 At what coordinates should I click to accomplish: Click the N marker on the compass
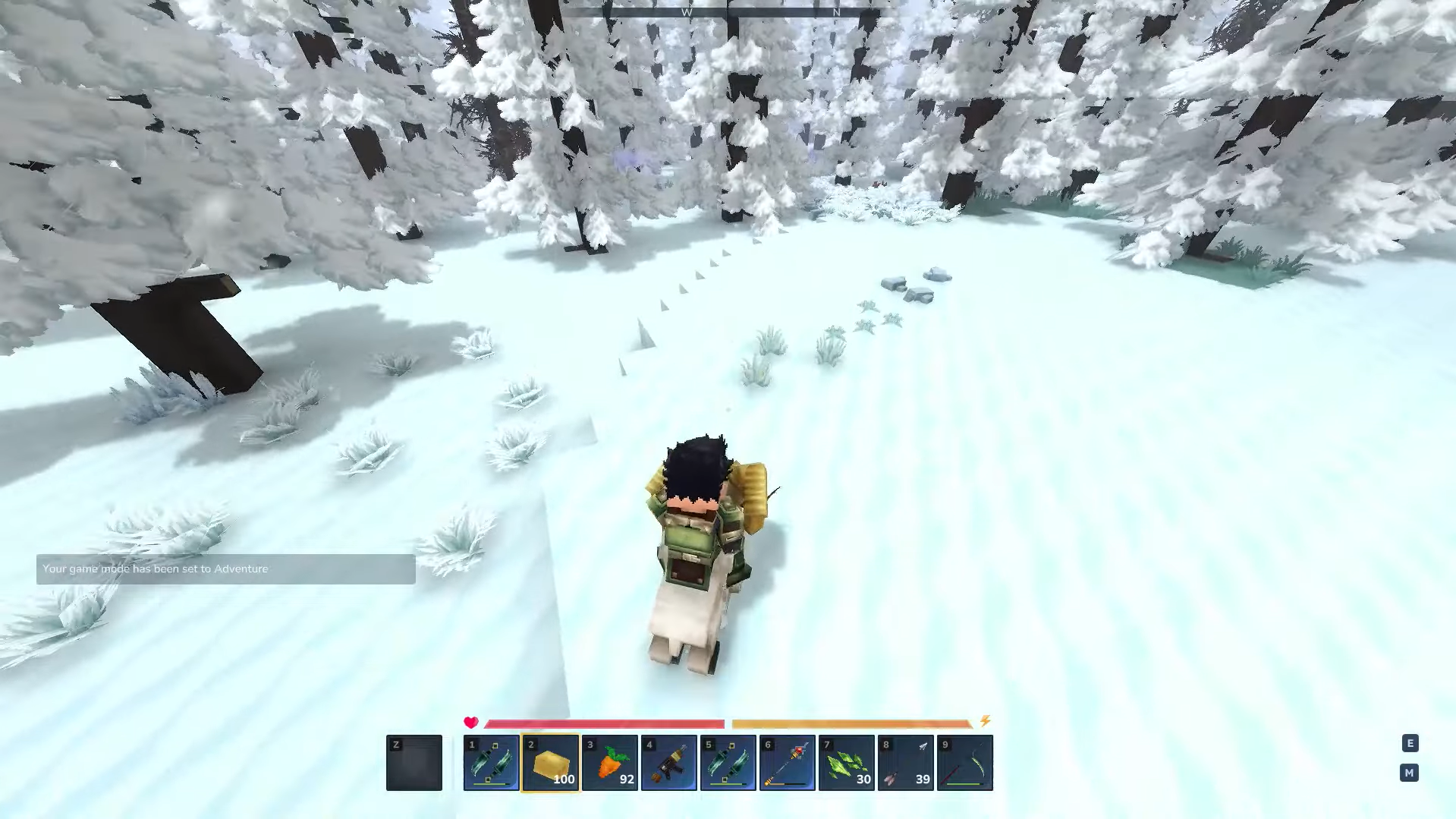(835, 12)
